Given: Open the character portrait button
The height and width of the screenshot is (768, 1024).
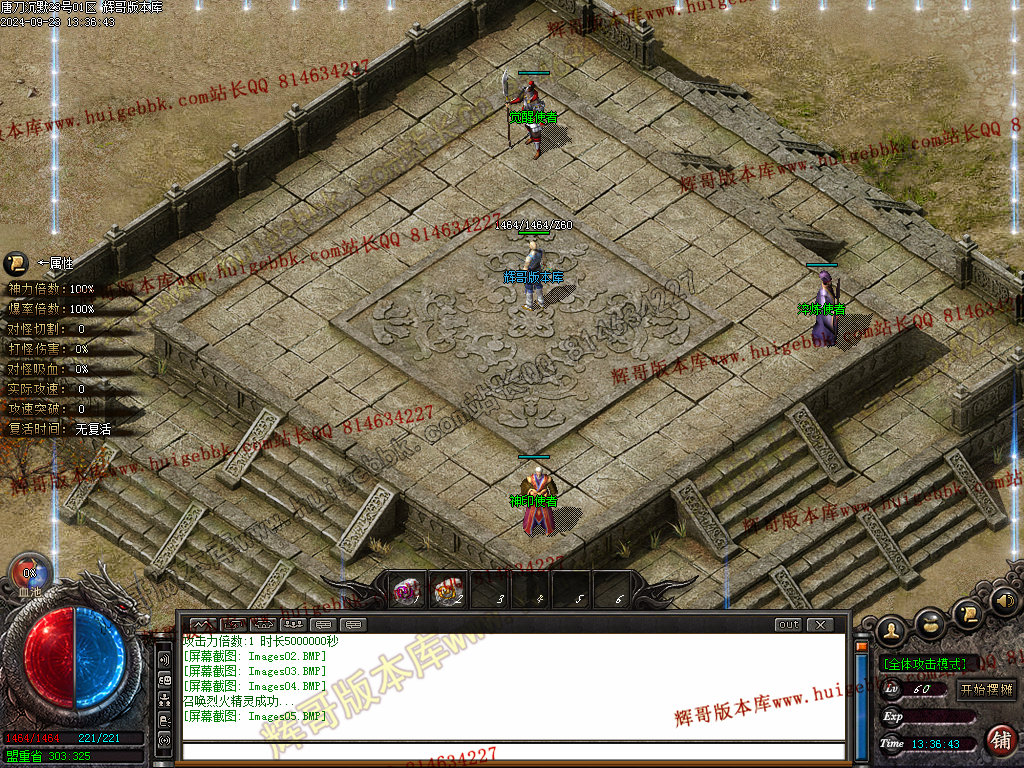Looking at the screenshot, I should (890, 630).
